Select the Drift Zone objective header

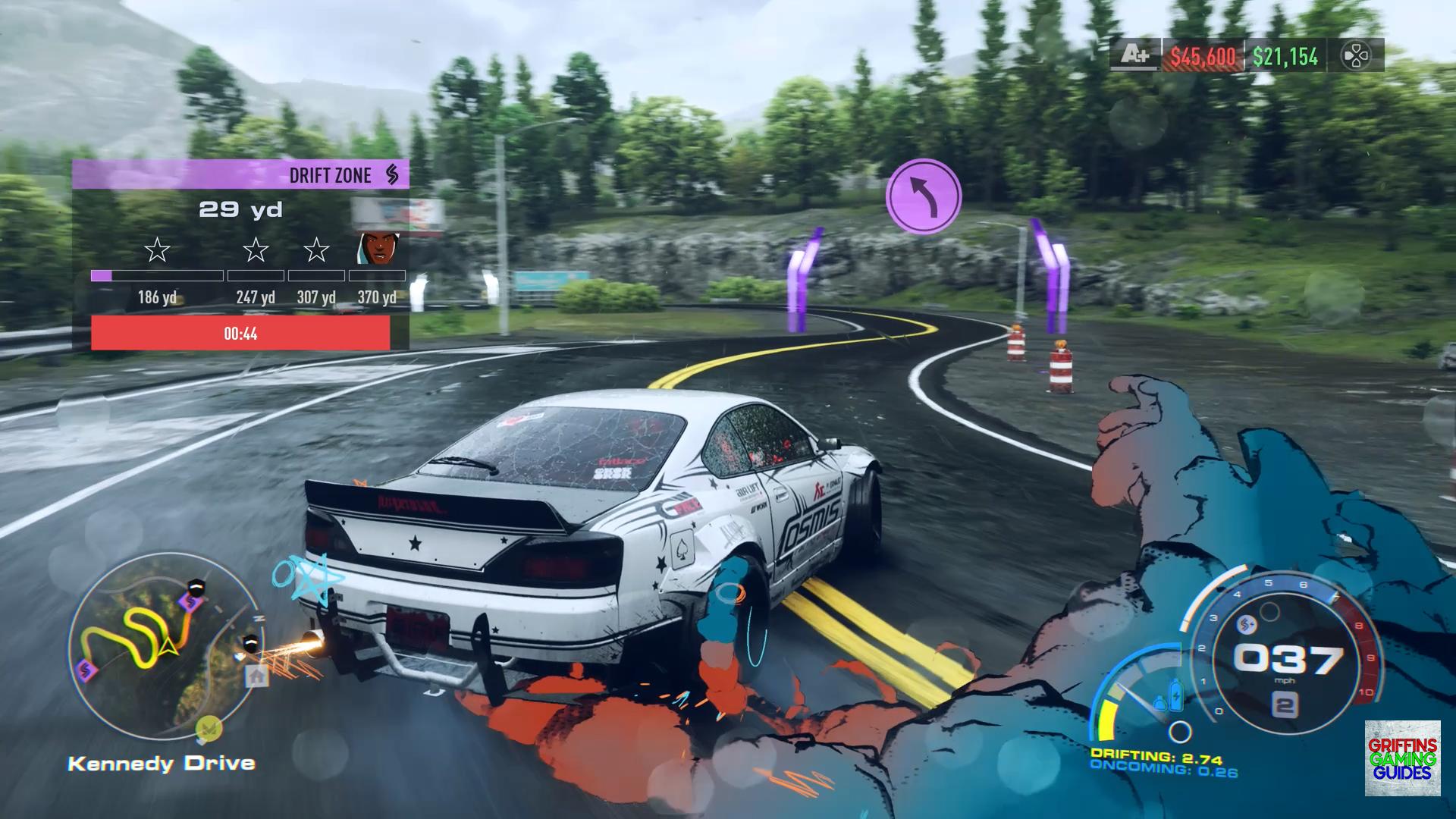click(x=241, y=174)
